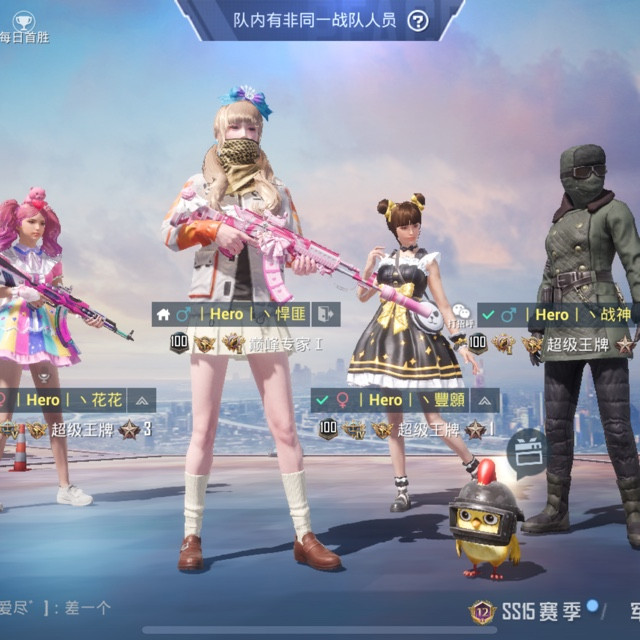This screenshot has height=640, width=640.
Task: Open the clapperboard icon above the chick
Action: [x=528, y=452]
